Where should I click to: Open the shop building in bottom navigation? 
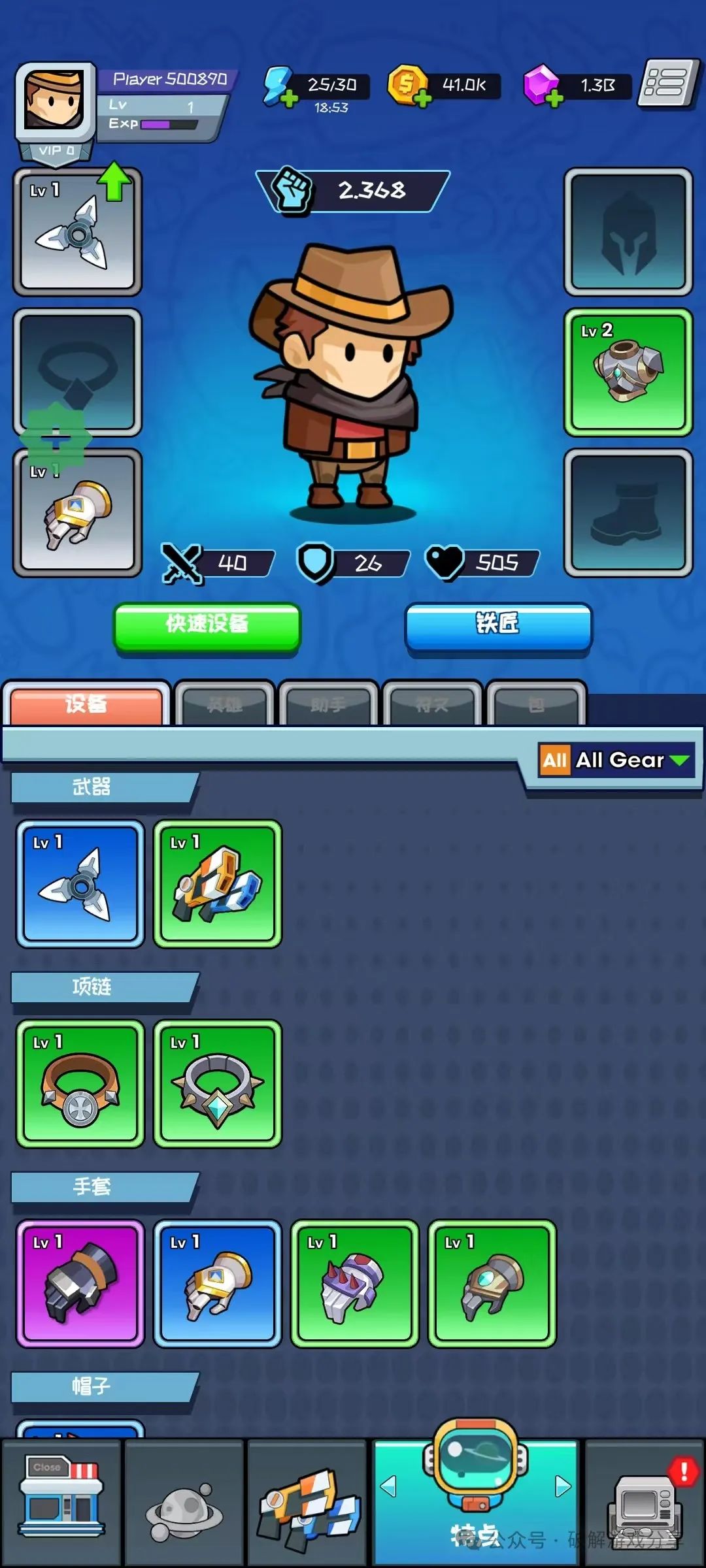click(61, 1501)
